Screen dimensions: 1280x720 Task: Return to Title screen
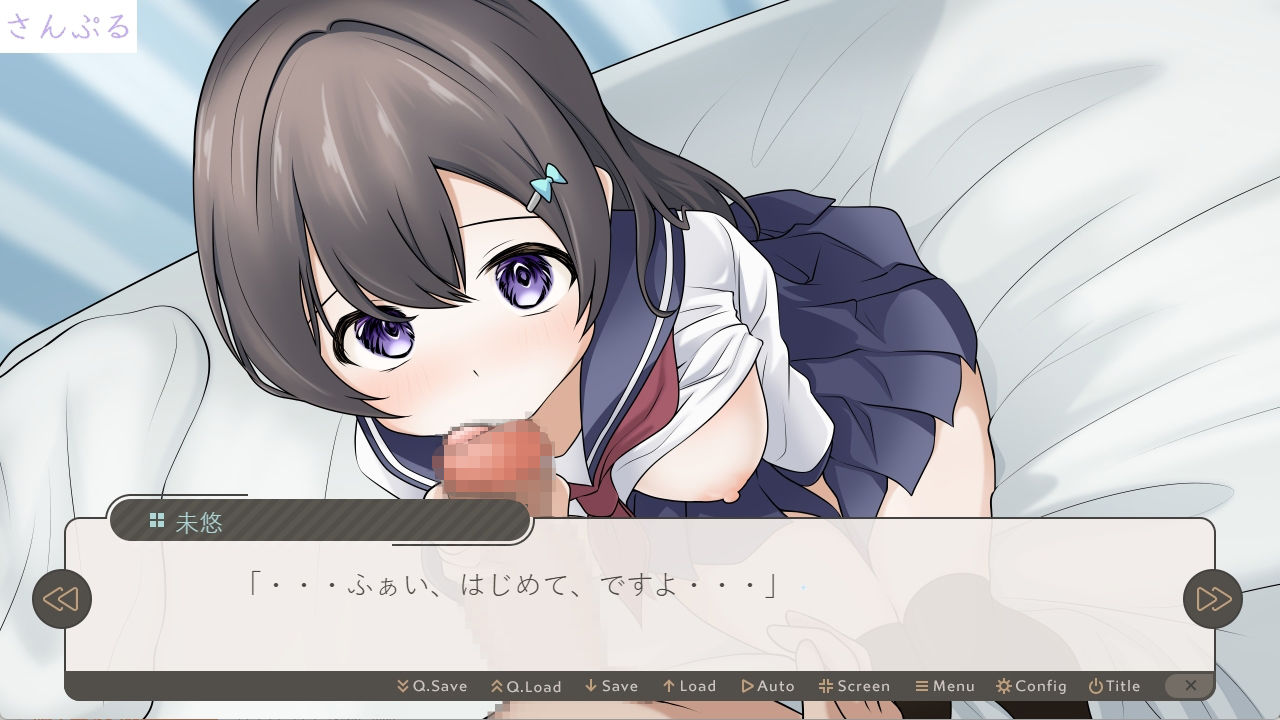click(1114, 686)
